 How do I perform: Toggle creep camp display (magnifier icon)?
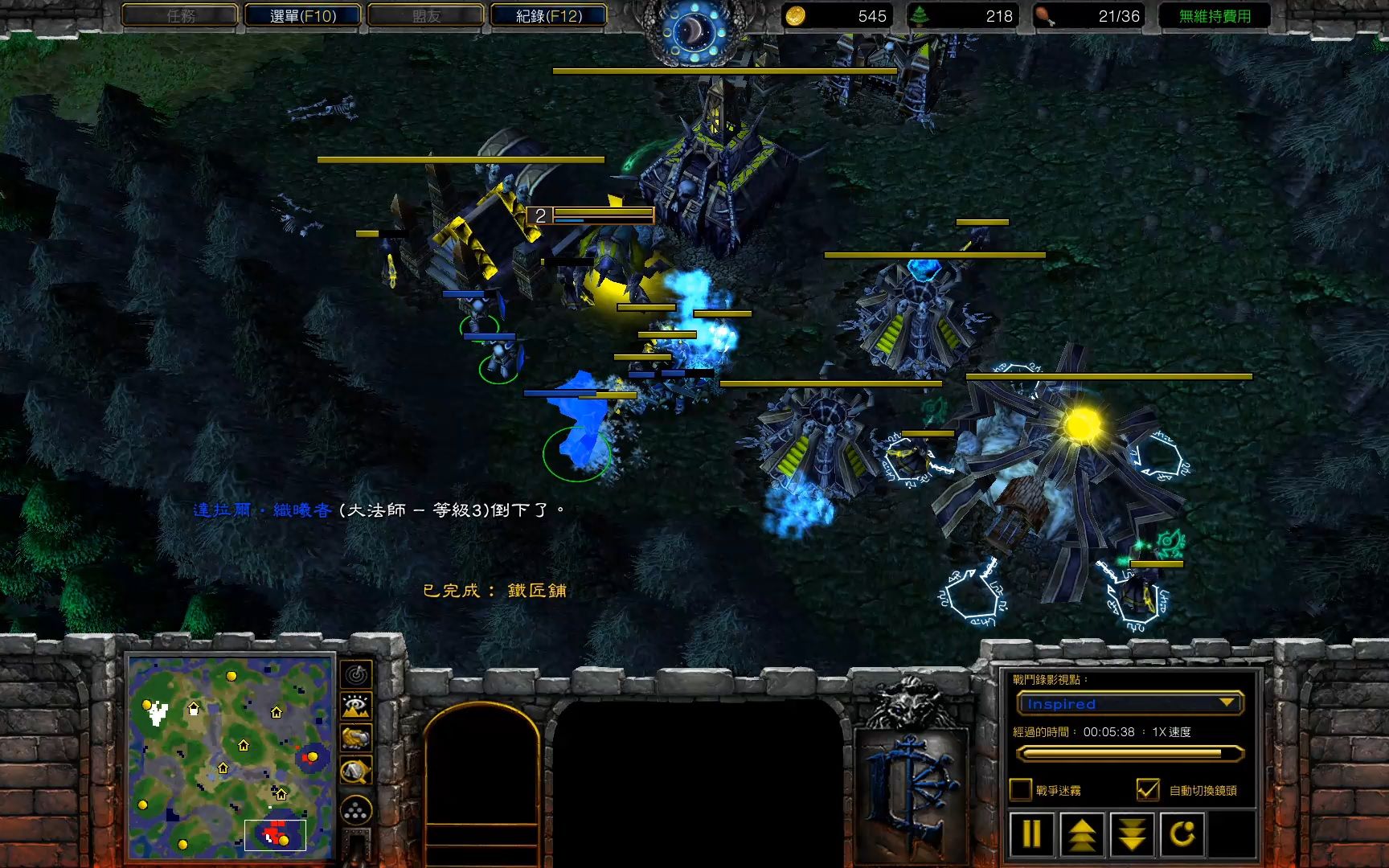click(x=356, y=771)
